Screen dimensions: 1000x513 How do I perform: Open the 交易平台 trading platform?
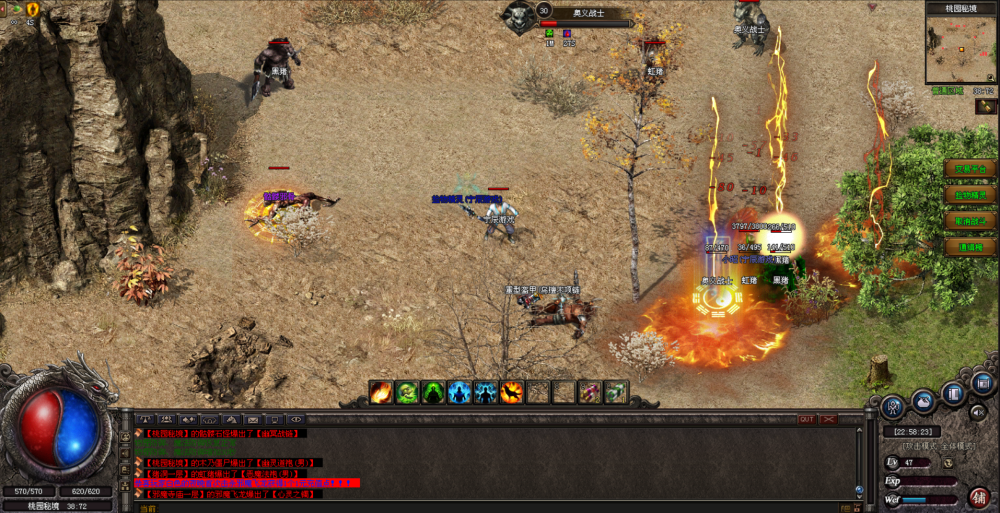969,169
